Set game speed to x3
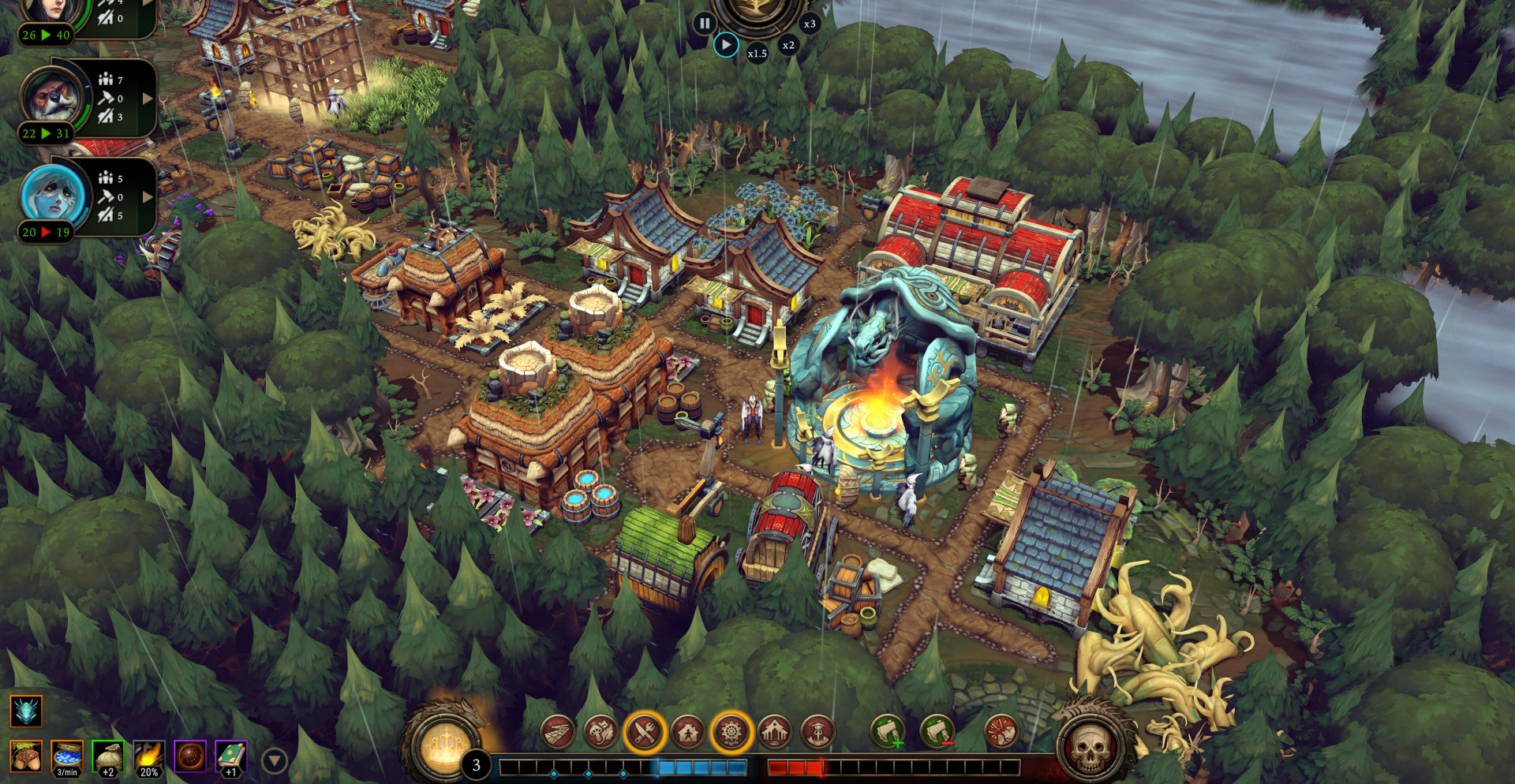The image size is (1515, 784). click(x=810, y=24)
